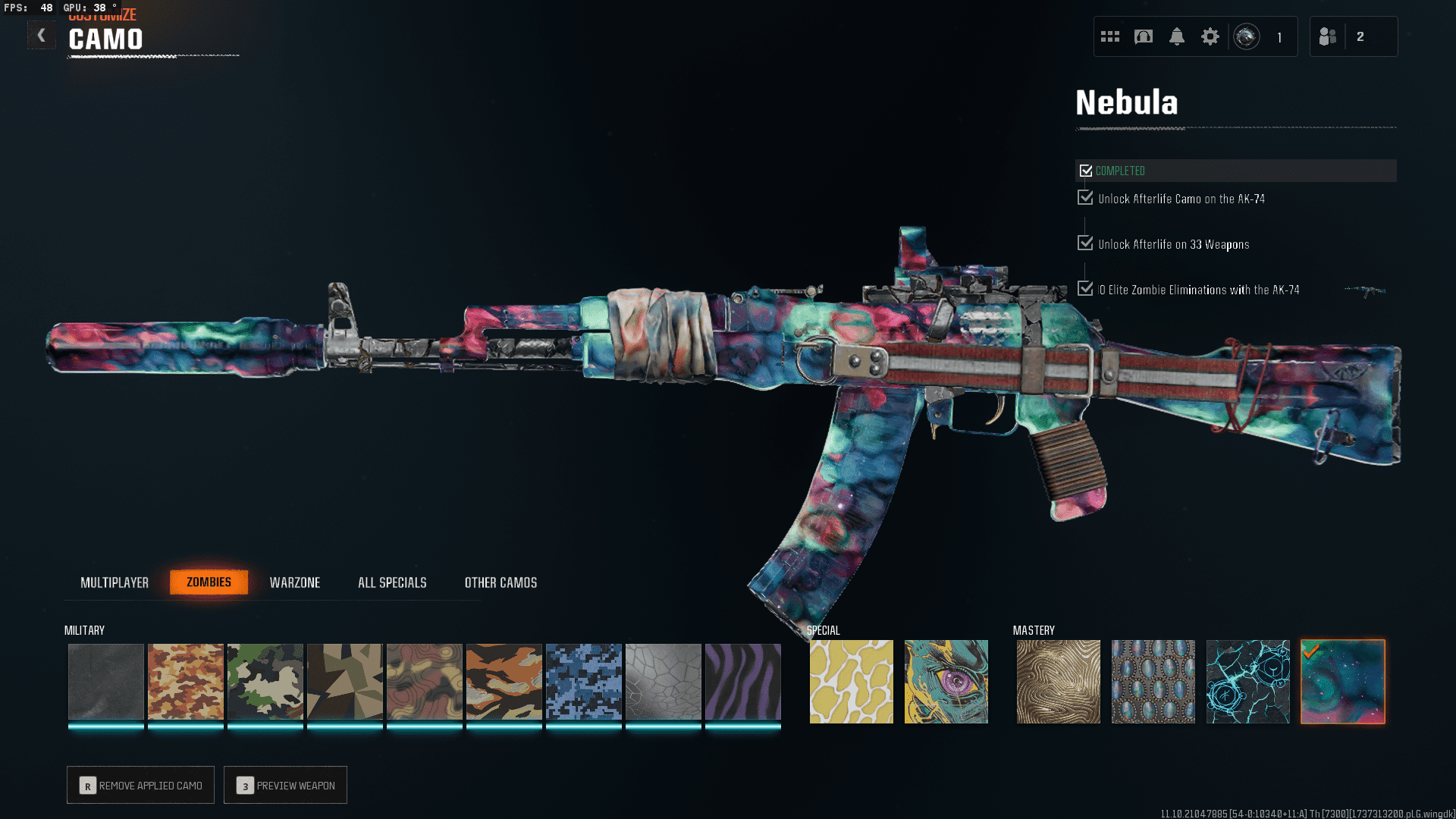Viewport: 1456px width, 819px height.
Task: Choose the yellow giraffe-pattern special camo
Action: (851, 682)
